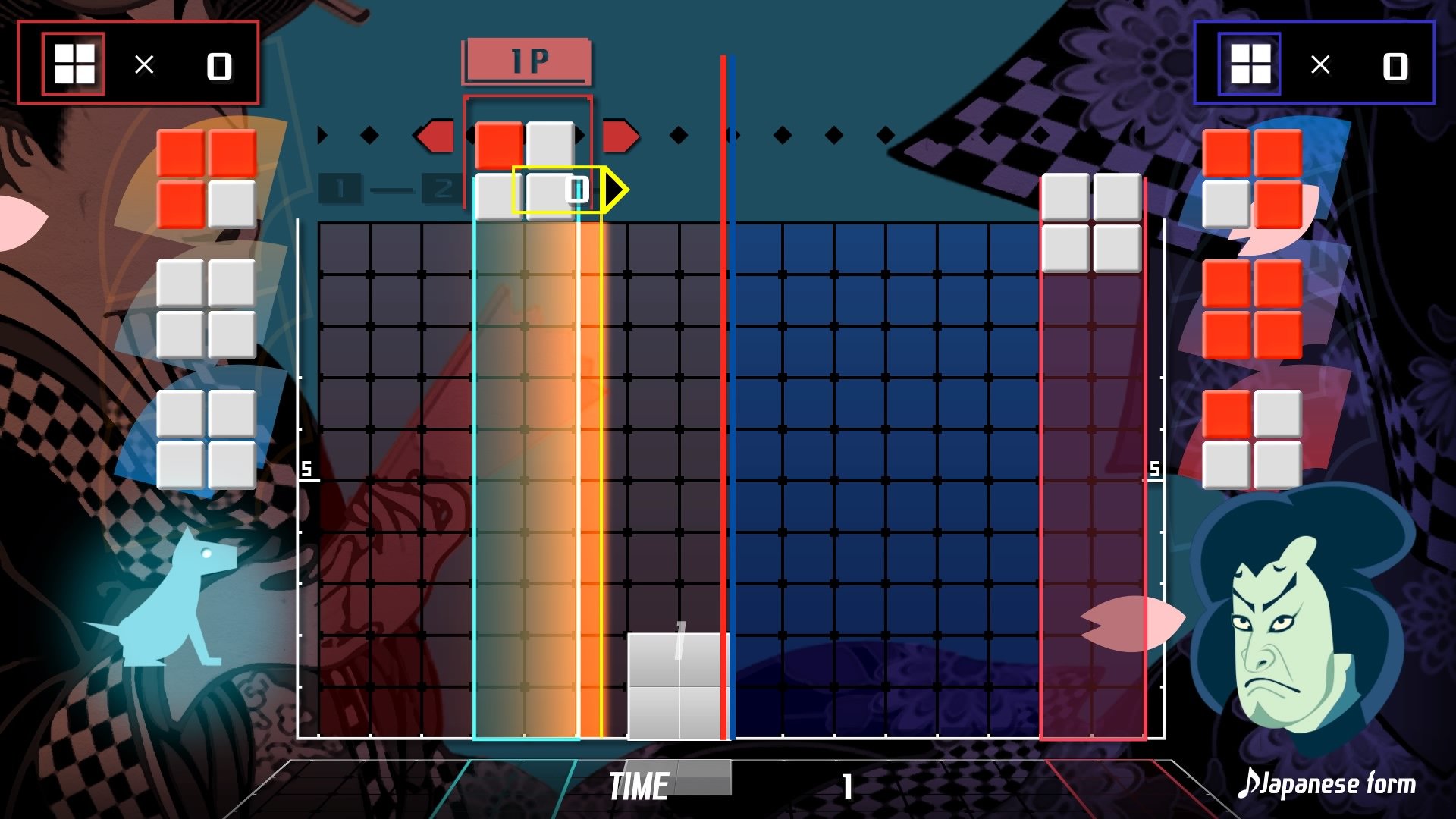Click the blue square counter icon top-right
The width and height of the screenshot is (1456, 819).
(1250, 64)
